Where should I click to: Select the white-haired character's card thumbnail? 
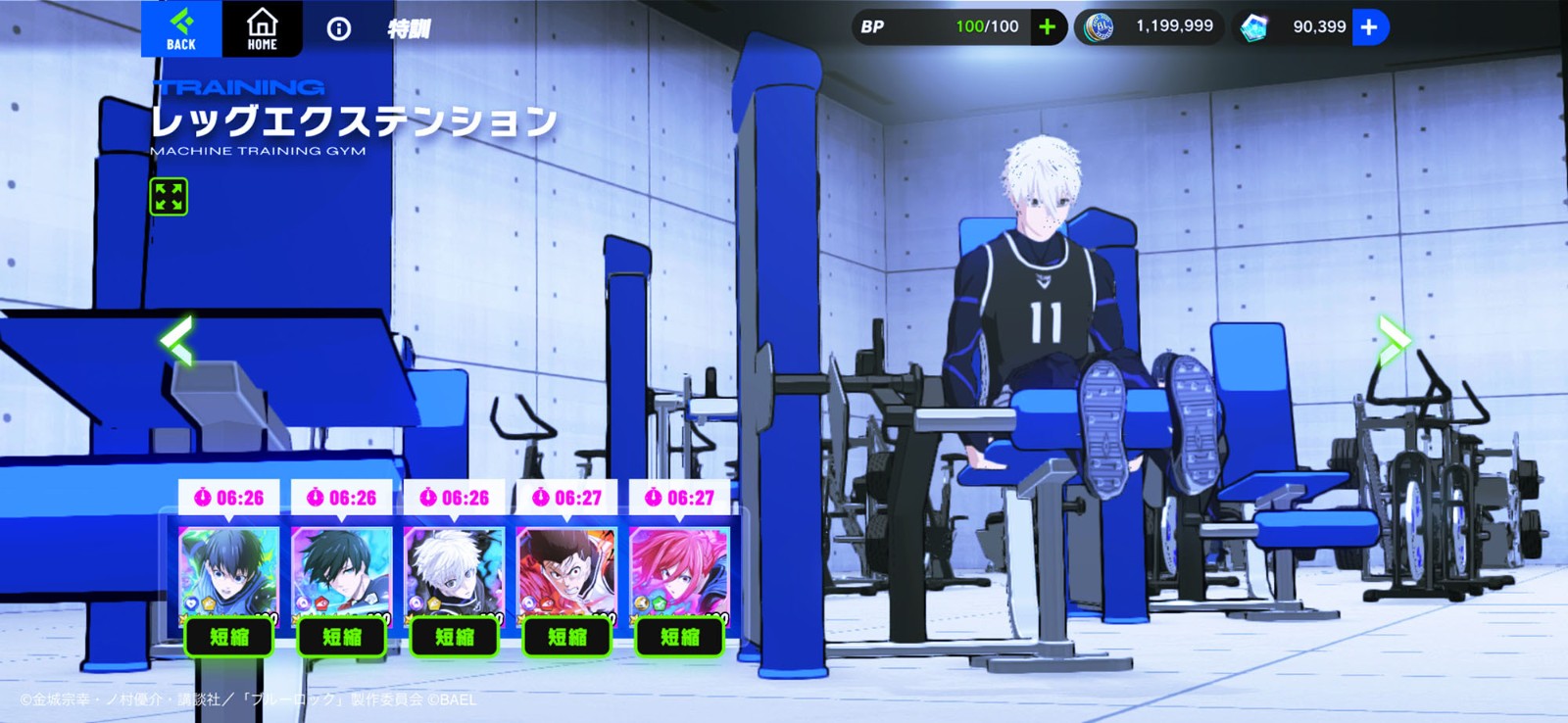(x=453, y=568)
